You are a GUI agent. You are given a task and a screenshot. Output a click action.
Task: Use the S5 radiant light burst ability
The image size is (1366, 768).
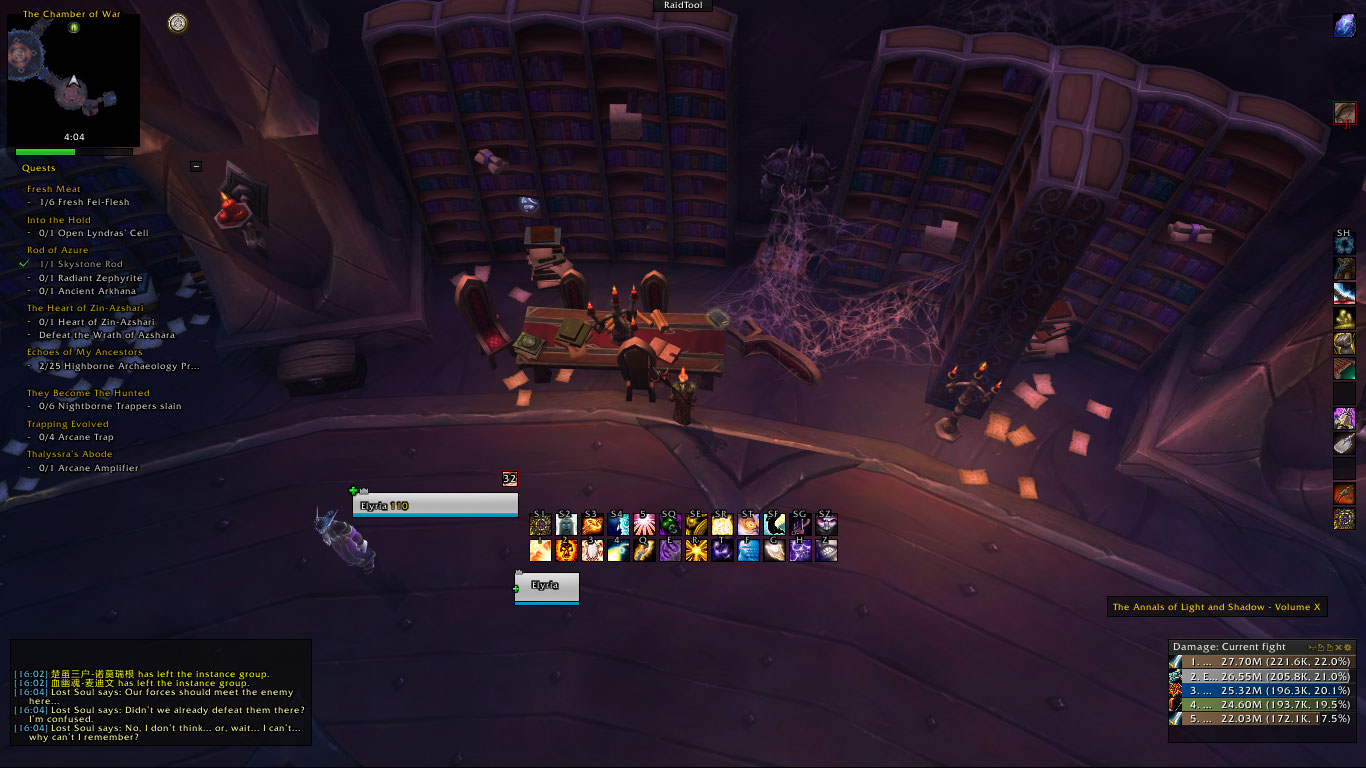pos(644,524)
